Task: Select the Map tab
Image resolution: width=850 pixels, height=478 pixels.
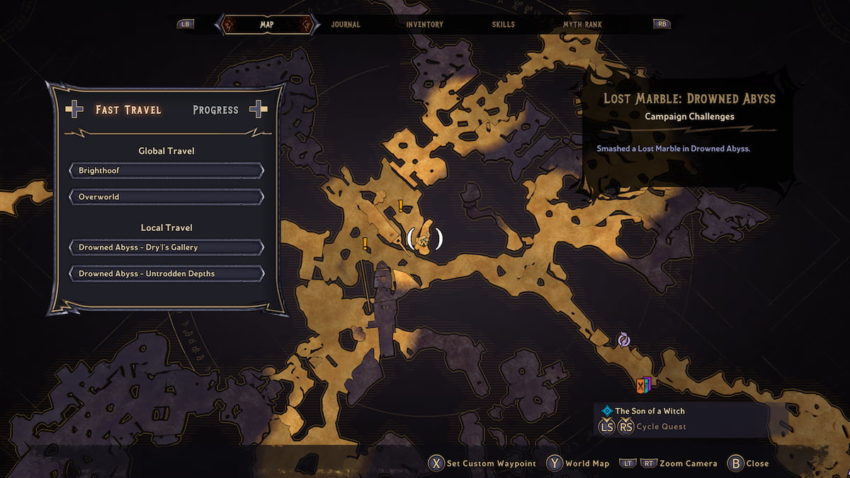Action: (x=266, y=24)
